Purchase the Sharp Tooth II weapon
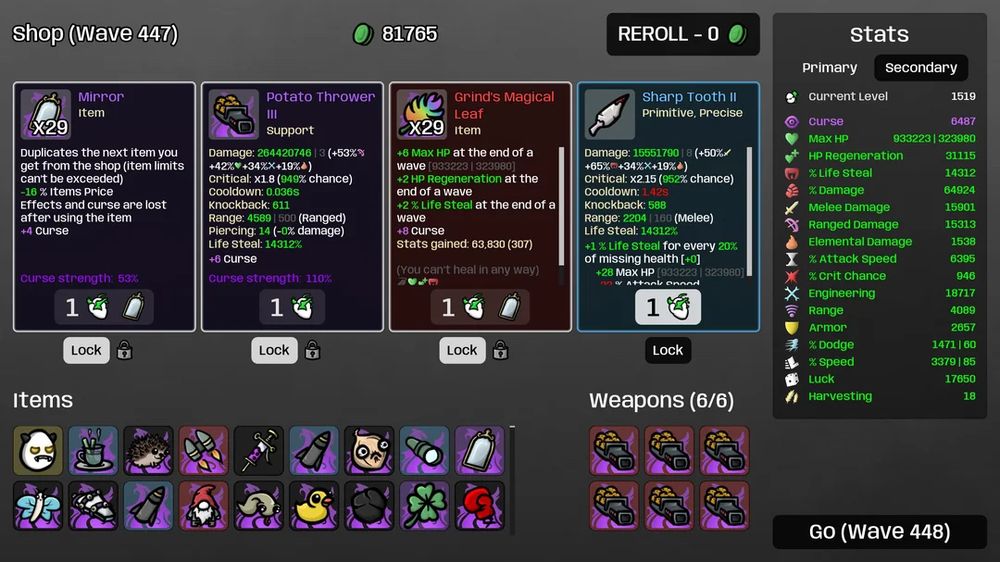1000x562 pixels. [668, 307]
